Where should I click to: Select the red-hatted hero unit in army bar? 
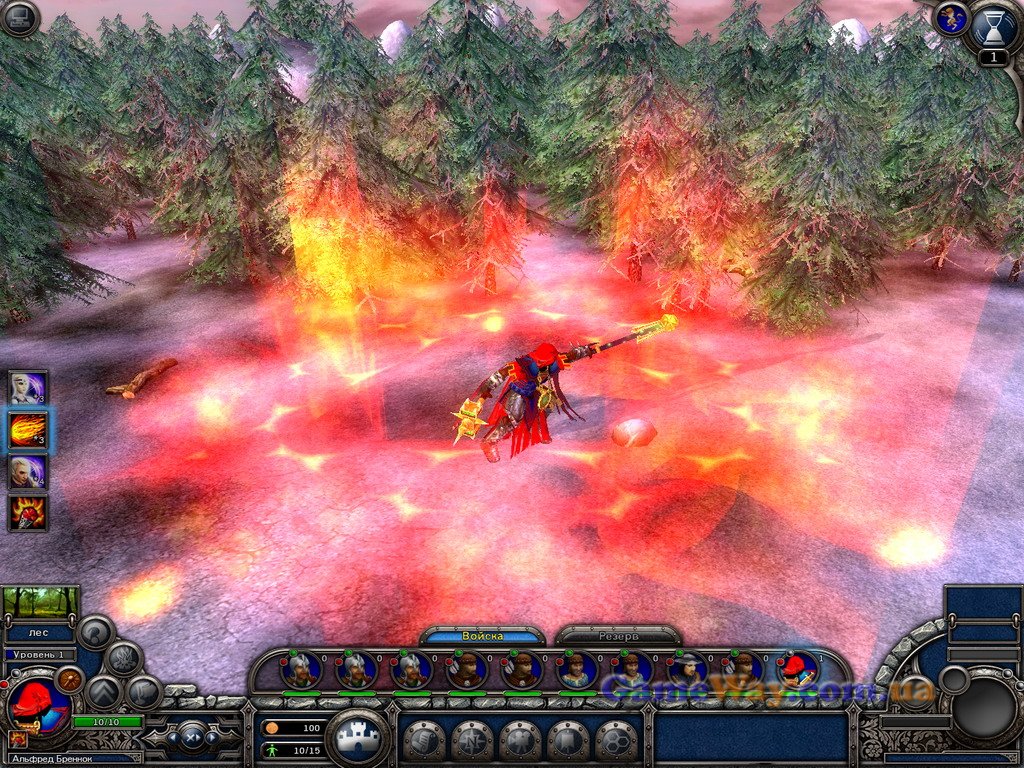(x=797, y=668)
